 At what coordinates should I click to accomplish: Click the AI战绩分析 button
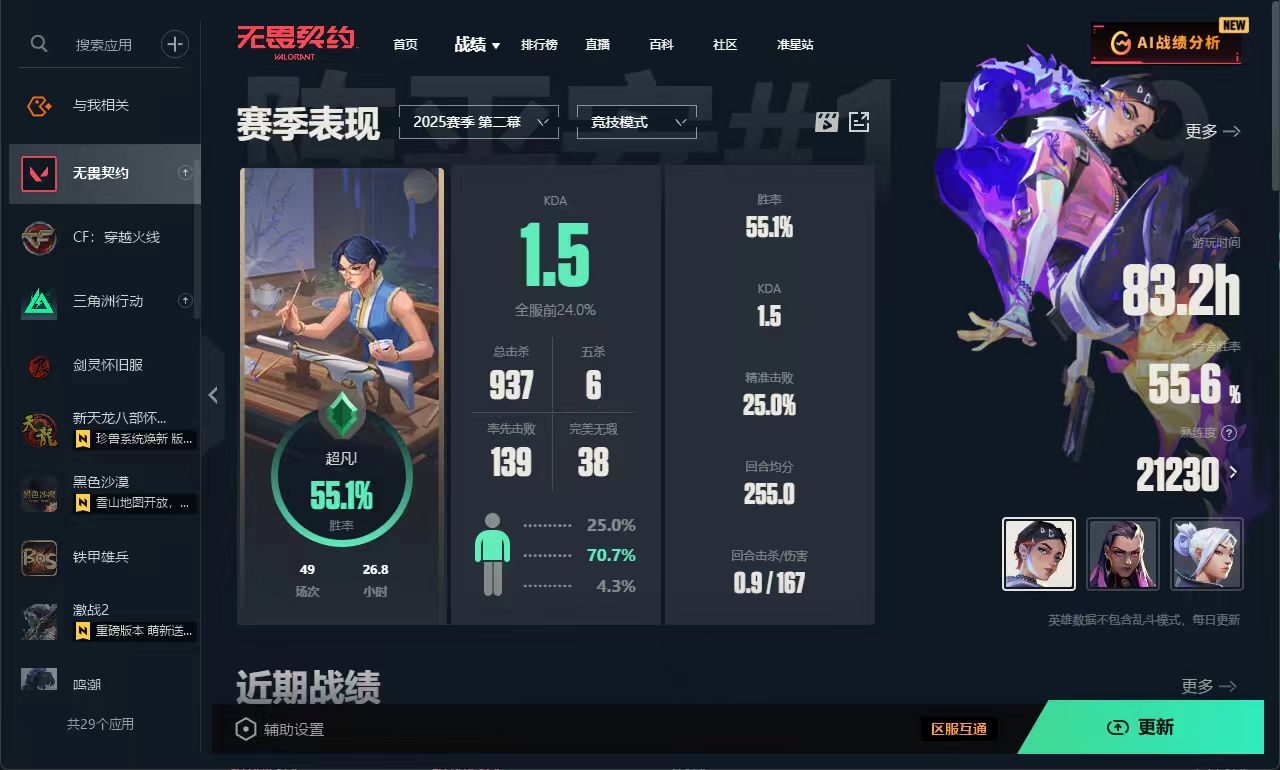tap(1166, 42)
